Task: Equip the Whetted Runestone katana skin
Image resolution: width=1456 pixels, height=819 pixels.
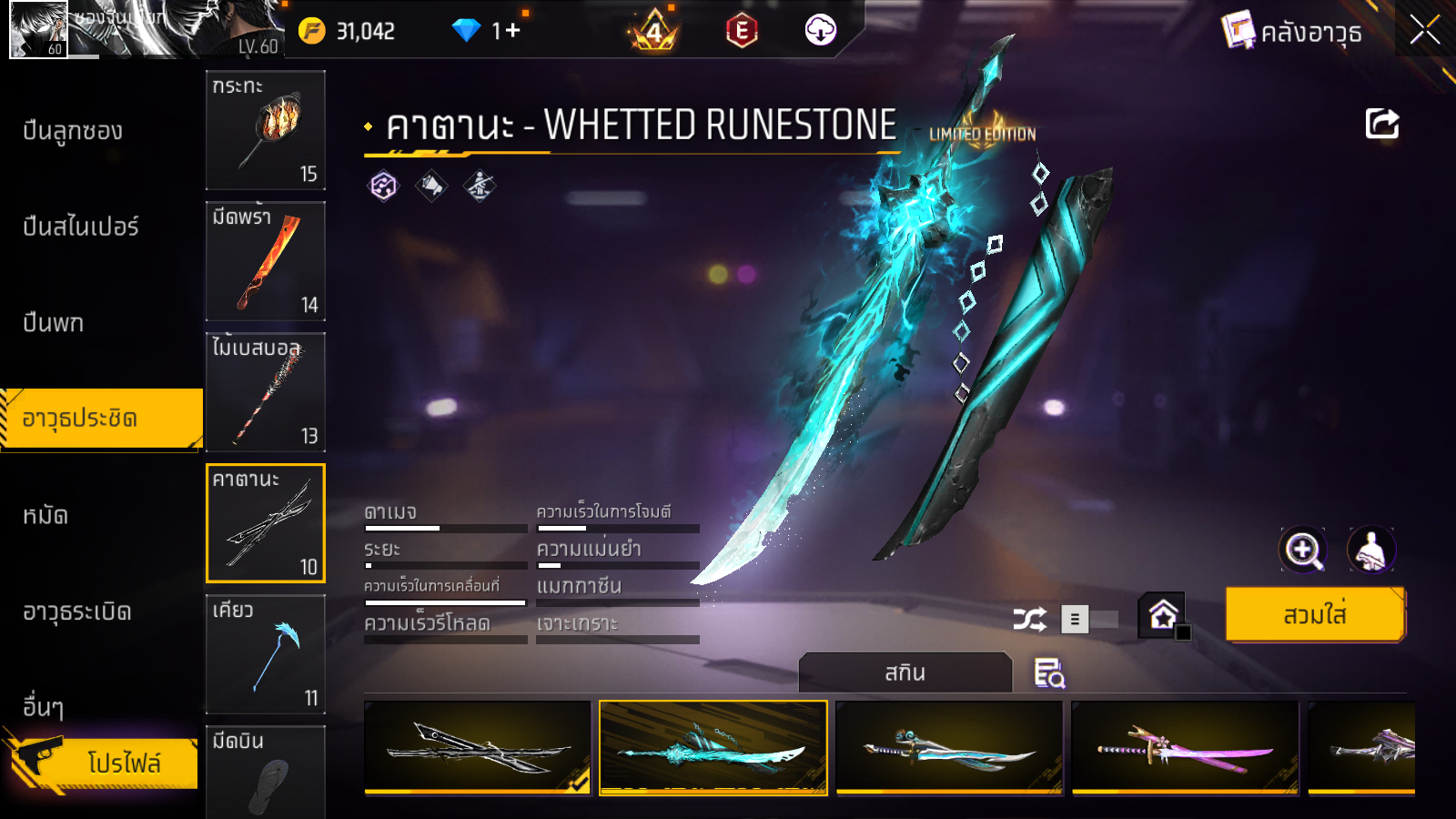Action: tap(1315, 615)
